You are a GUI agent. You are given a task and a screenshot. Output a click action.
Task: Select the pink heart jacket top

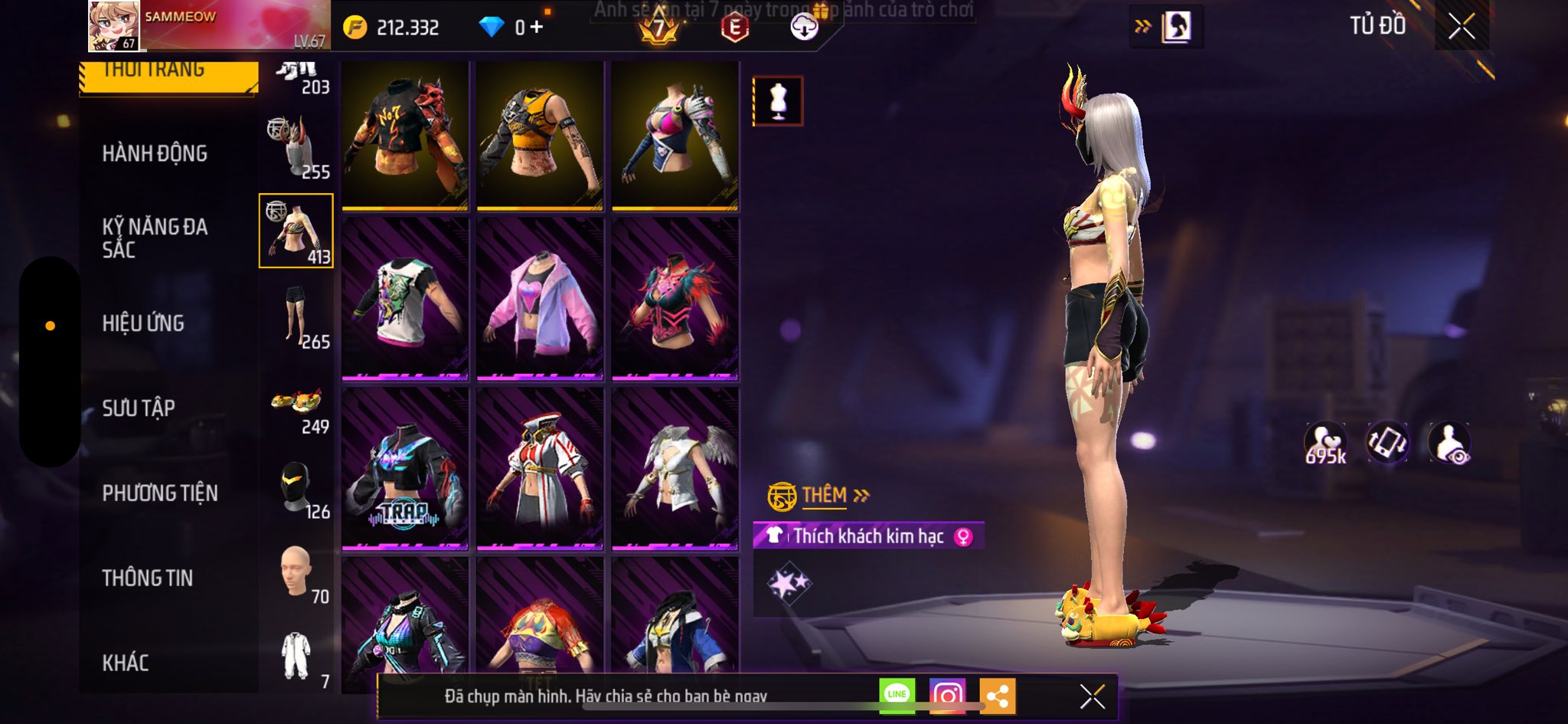tap(540, 299)
